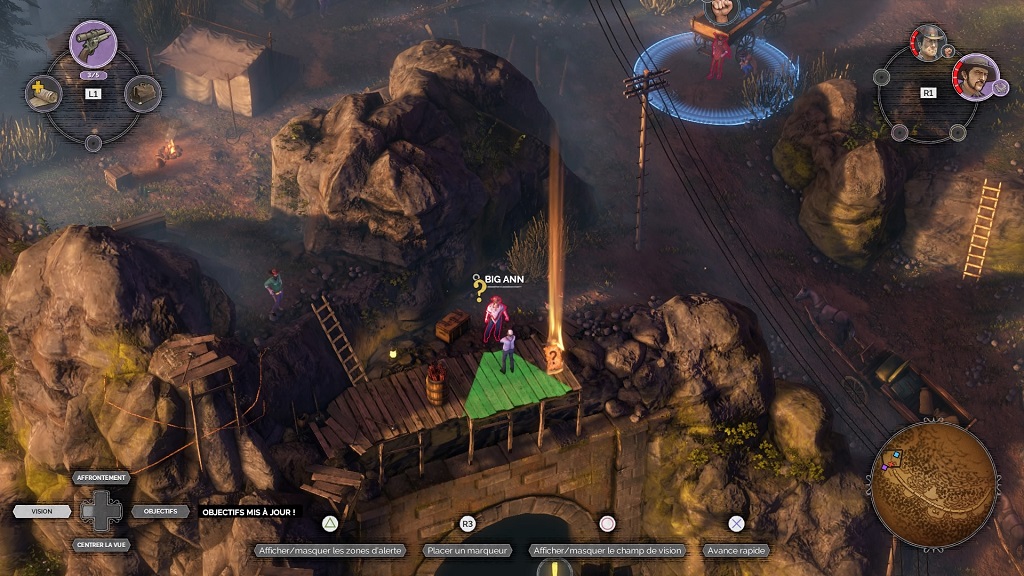Image resolution: width=1024 pixels, height=576 pixels.
Task: Toggle Afficher/masquer le champ de vision
Action: pos(607,550)
